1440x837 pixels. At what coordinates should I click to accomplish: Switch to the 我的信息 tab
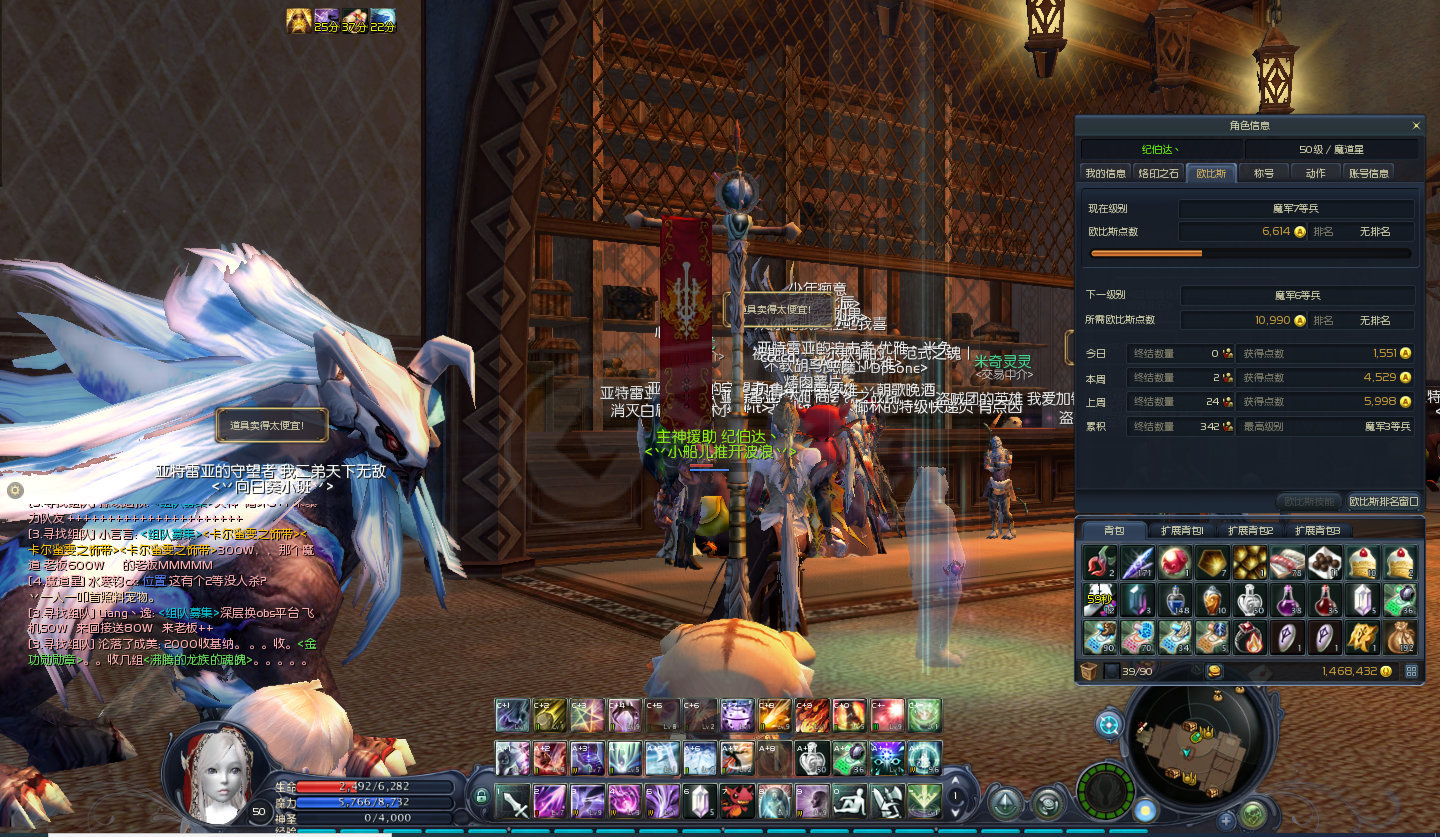(1106, 173)
